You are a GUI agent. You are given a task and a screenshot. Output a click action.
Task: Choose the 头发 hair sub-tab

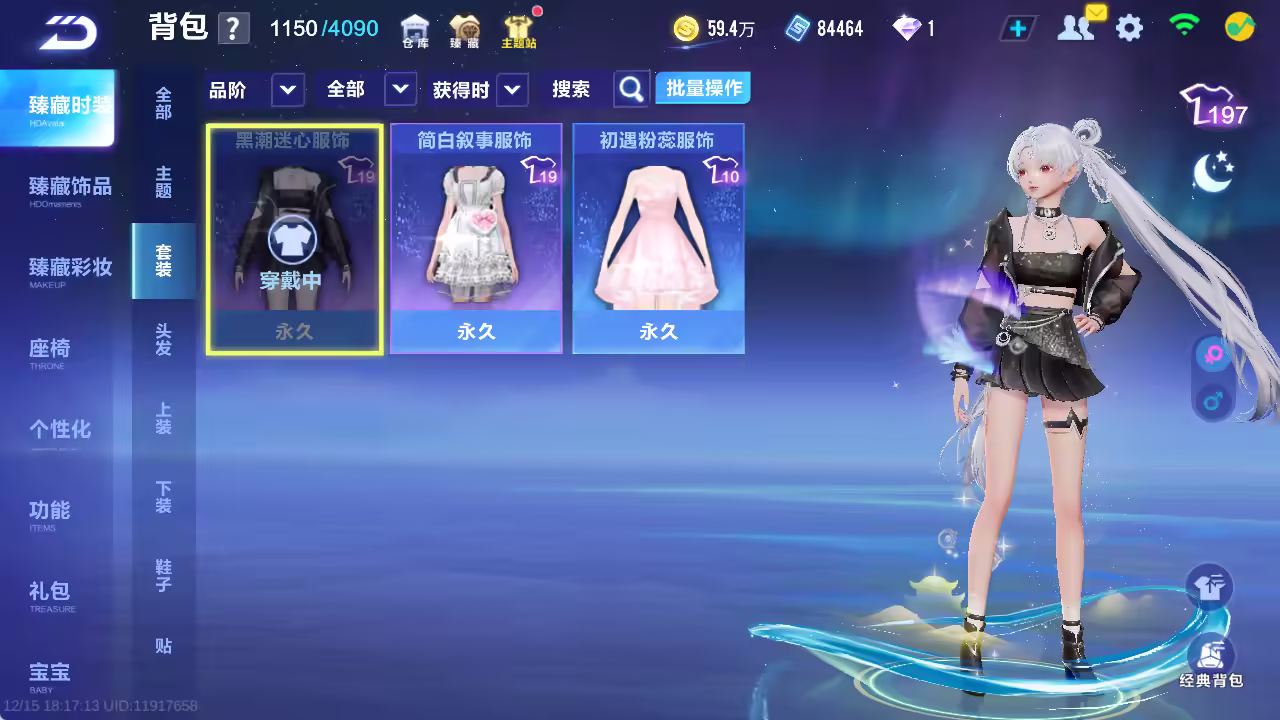(163, 340)
